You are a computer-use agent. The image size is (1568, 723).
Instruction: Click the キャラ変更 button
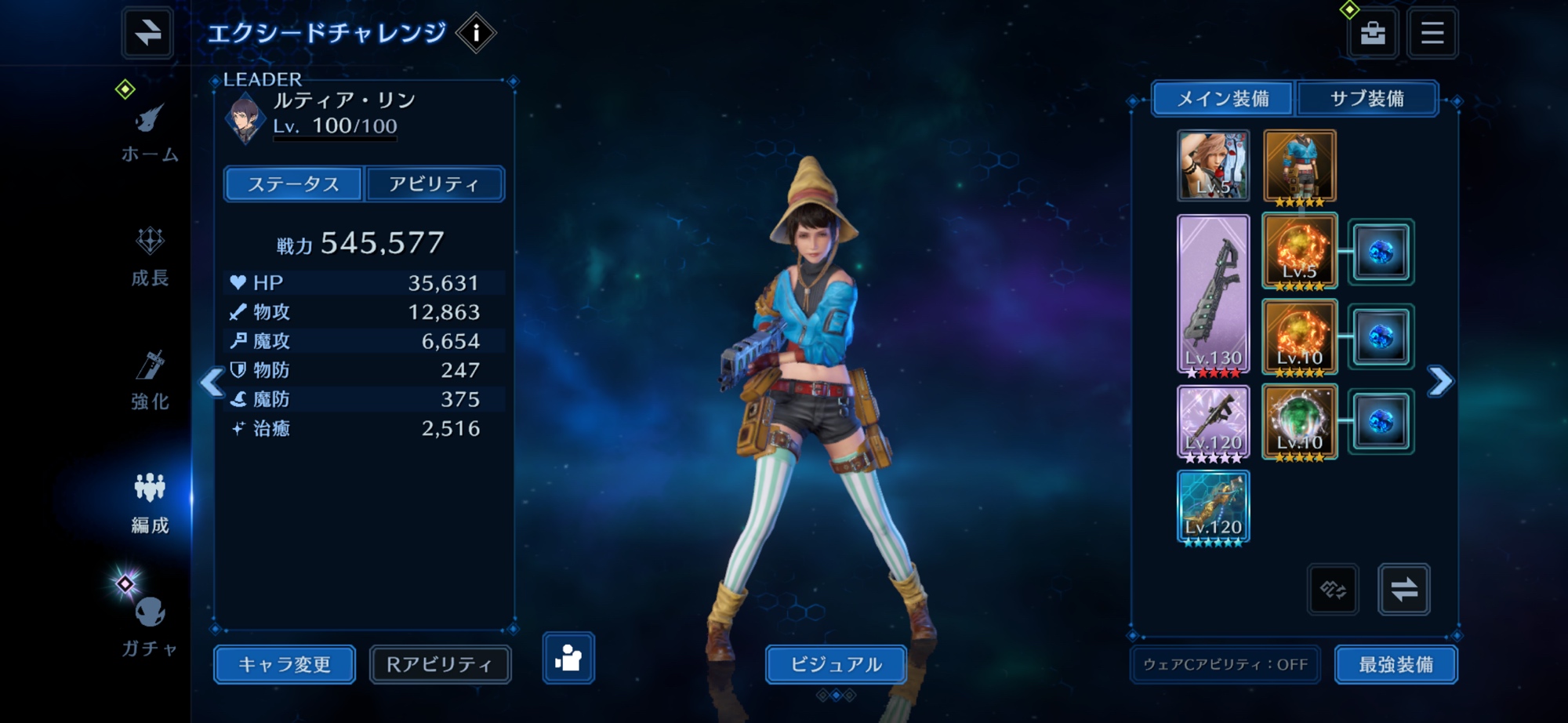click(285, 664)
